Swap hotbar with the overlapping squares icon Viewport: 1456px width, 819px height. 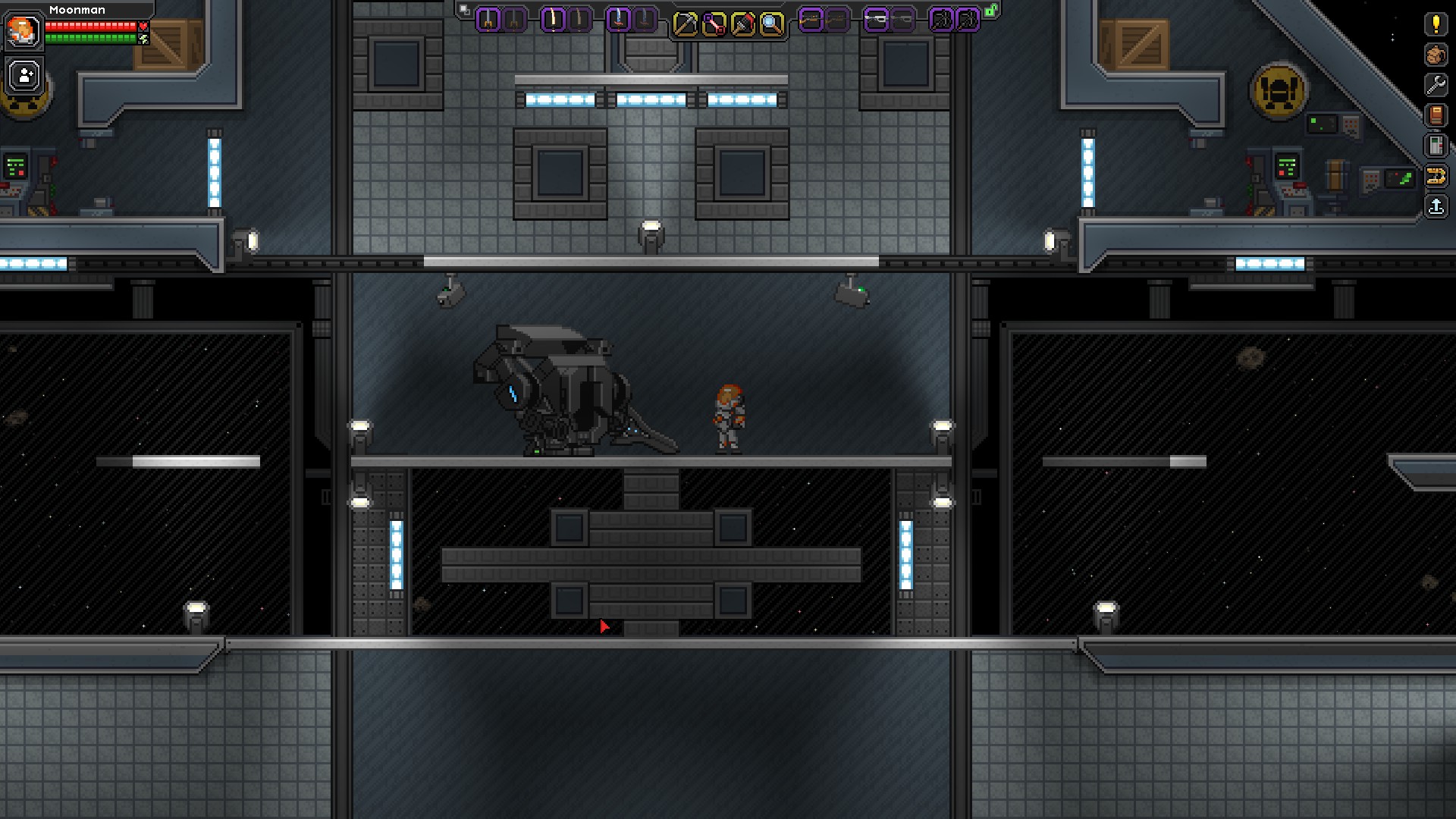pos(465,11)
